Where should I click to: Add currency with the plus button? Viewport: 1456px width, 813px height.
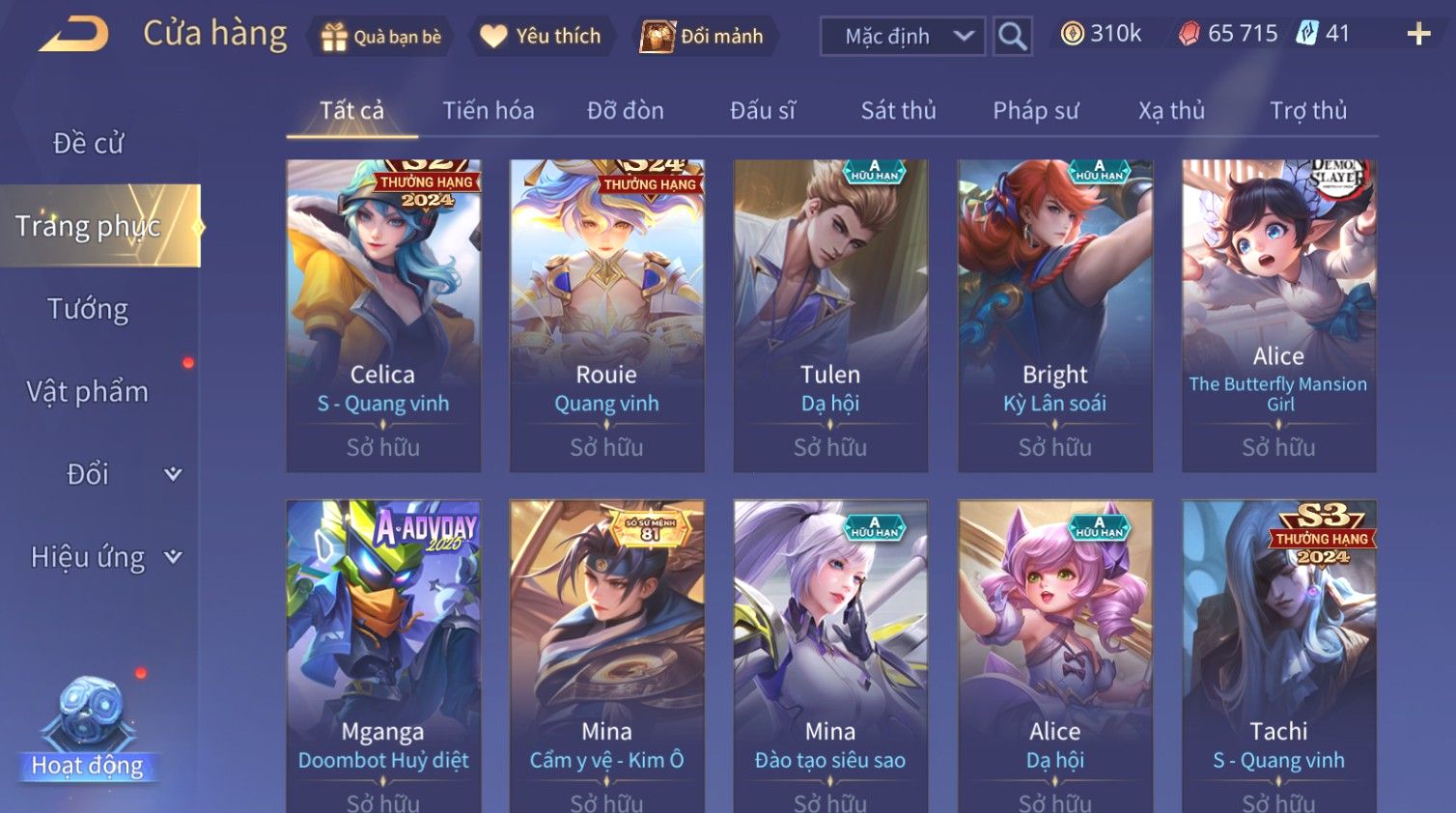(x=1417, y=35)
